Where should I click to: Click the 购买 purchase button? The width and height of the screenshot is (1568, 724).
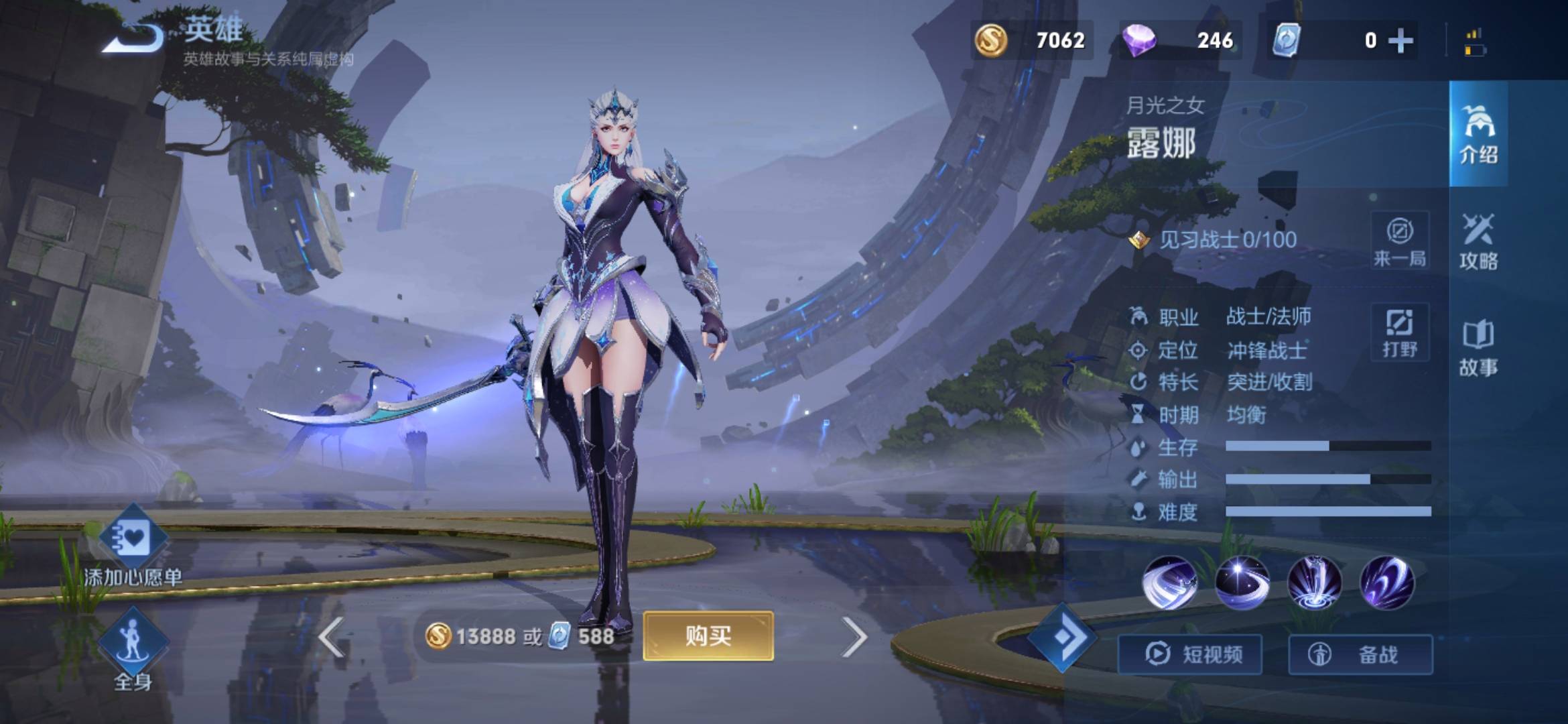tap(708, 636)
